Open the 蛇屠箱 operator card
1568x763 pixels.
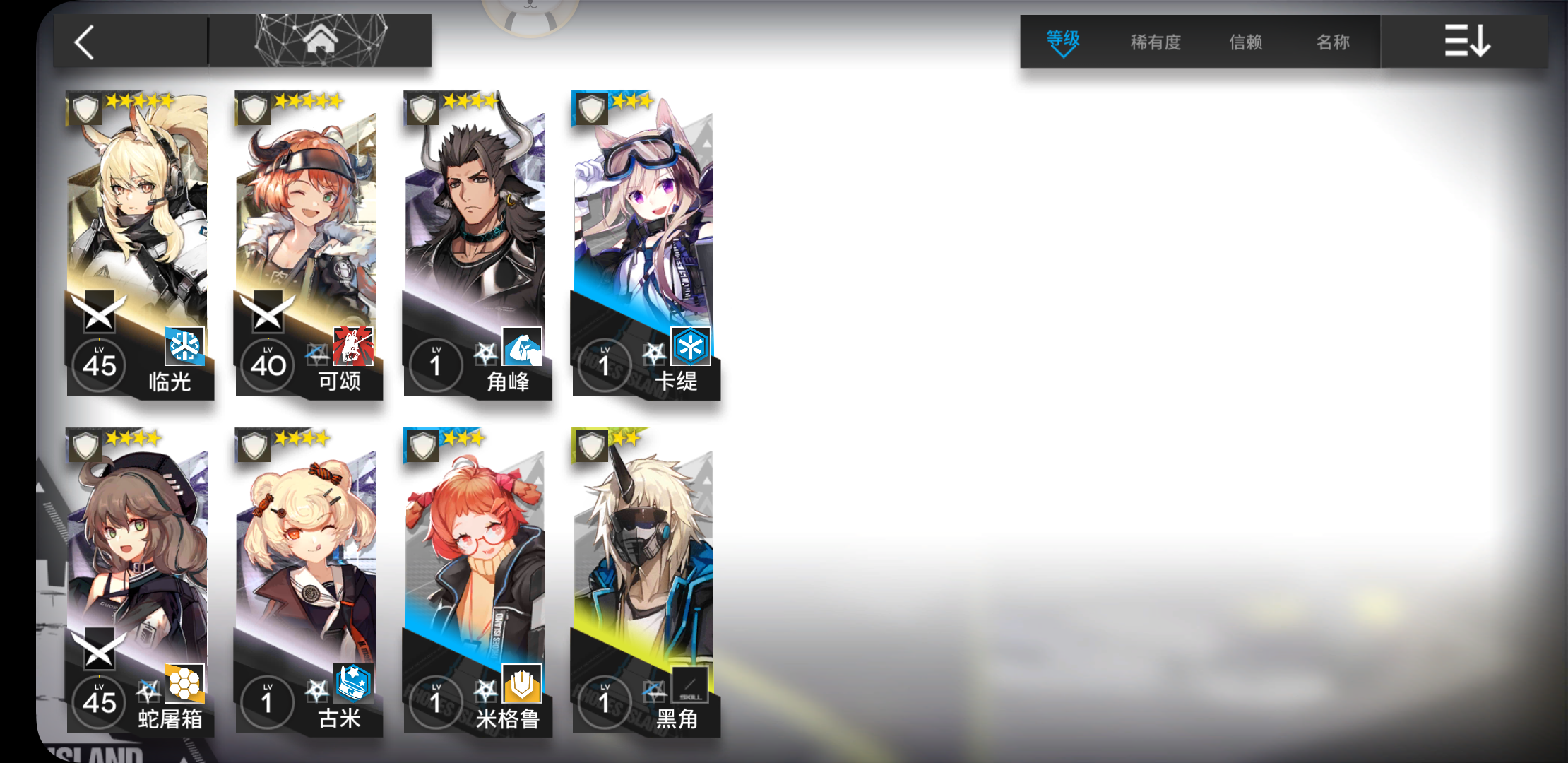pyautogui.click(x=138, y=581)
